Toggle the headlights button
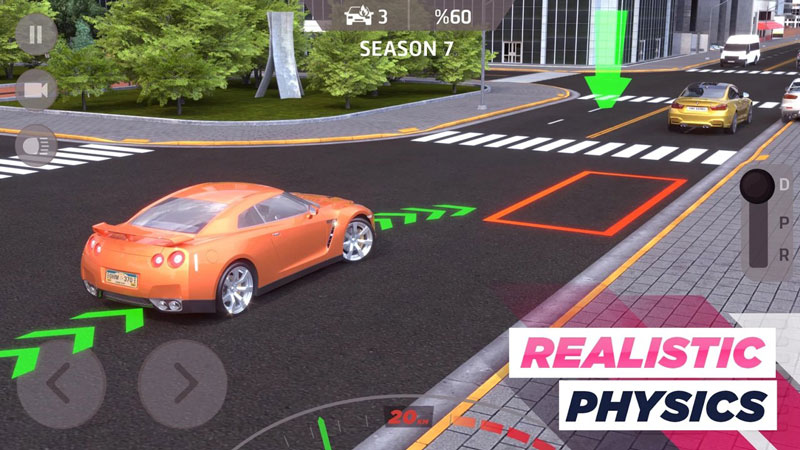800x450 pixels. pos(37,144)
